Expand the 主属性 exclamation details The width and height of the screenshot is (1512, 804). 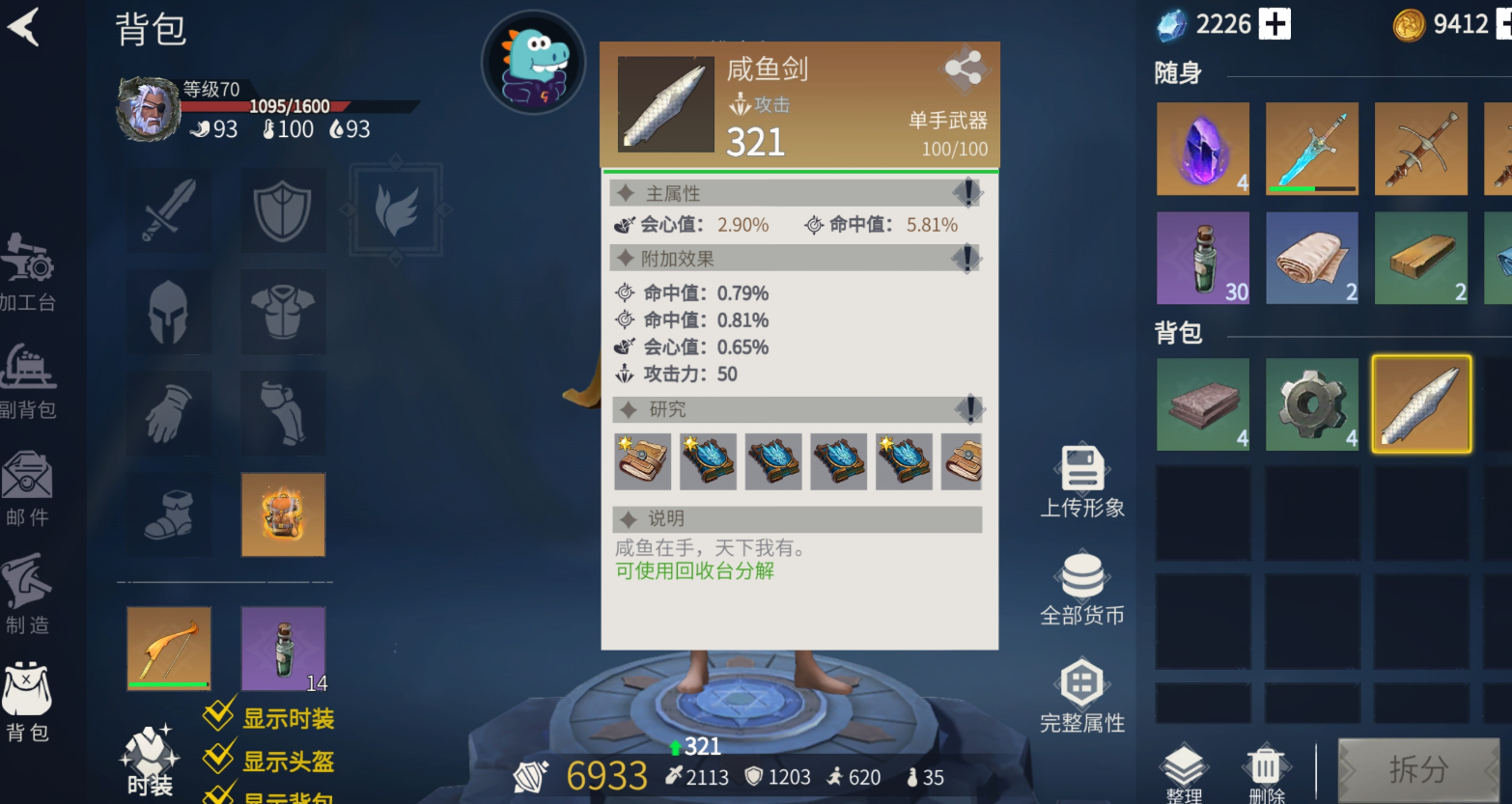(966, 192)
